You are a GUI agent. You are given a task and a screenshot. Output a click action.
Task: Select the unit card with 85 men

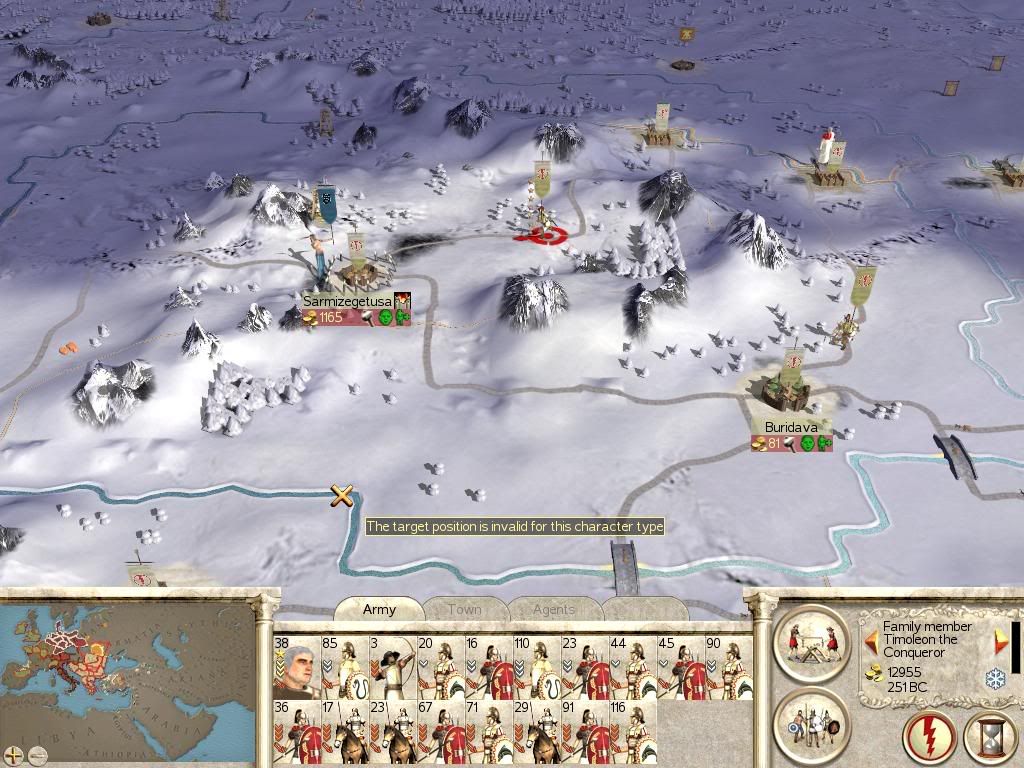click(x=343, y=667)
